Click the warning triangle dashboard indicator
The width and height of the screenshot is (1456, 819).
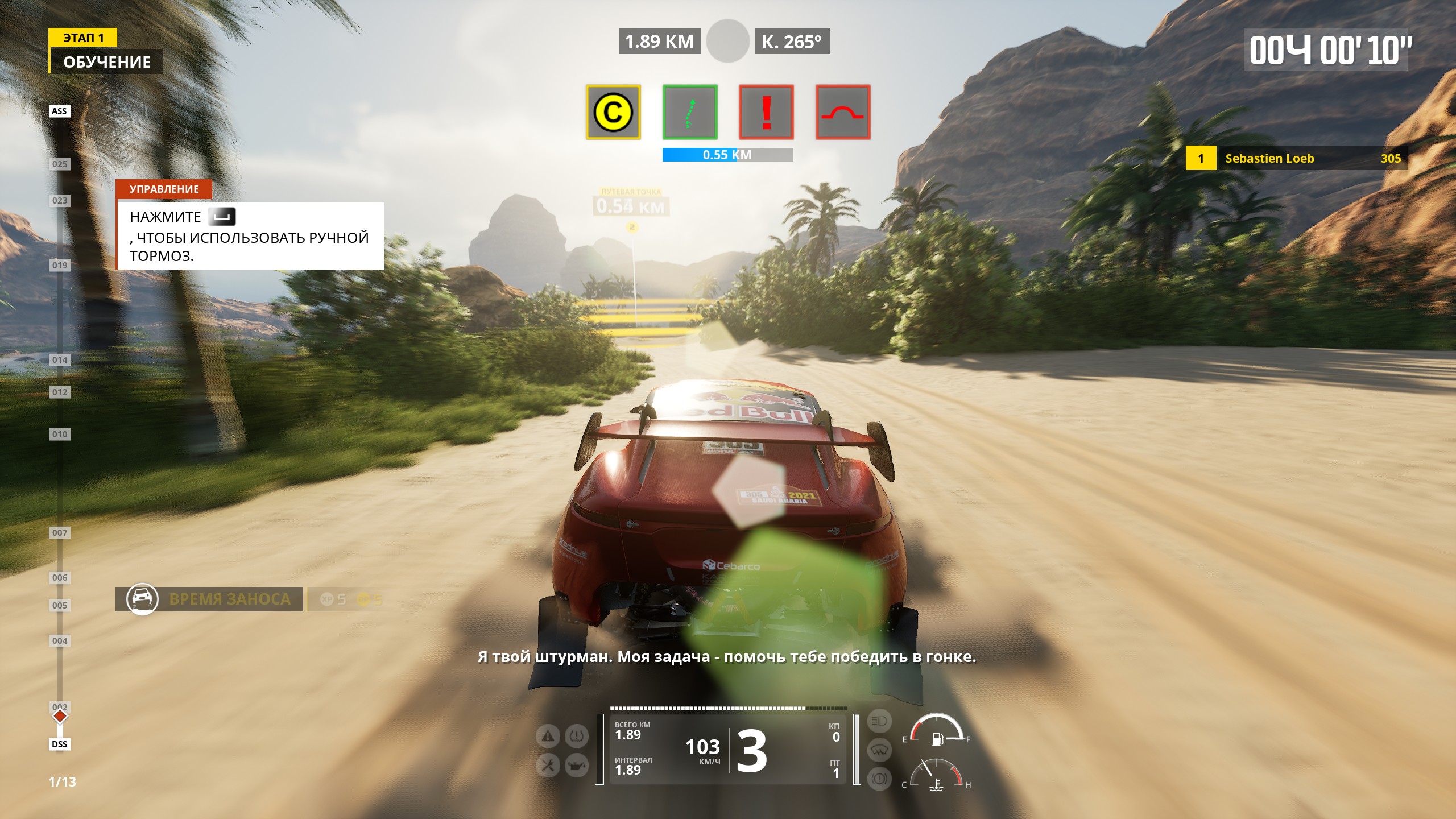548,737
